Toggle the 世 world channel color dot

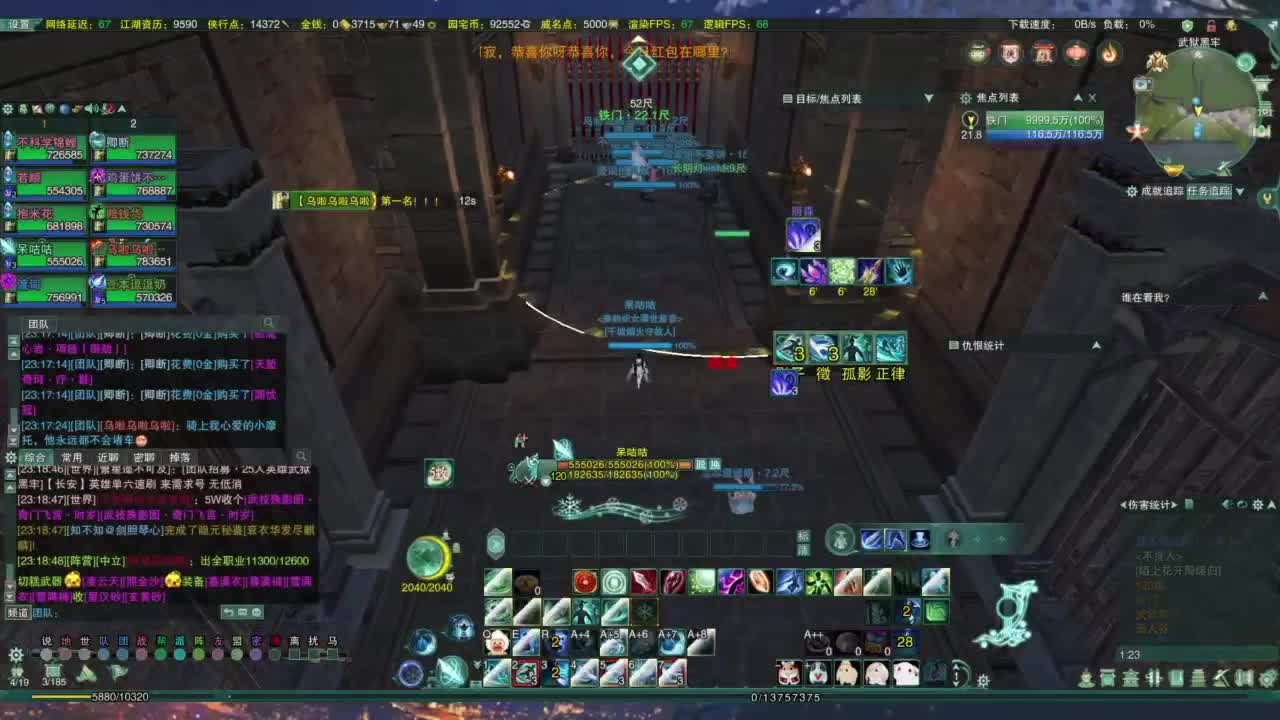point(84,653)
